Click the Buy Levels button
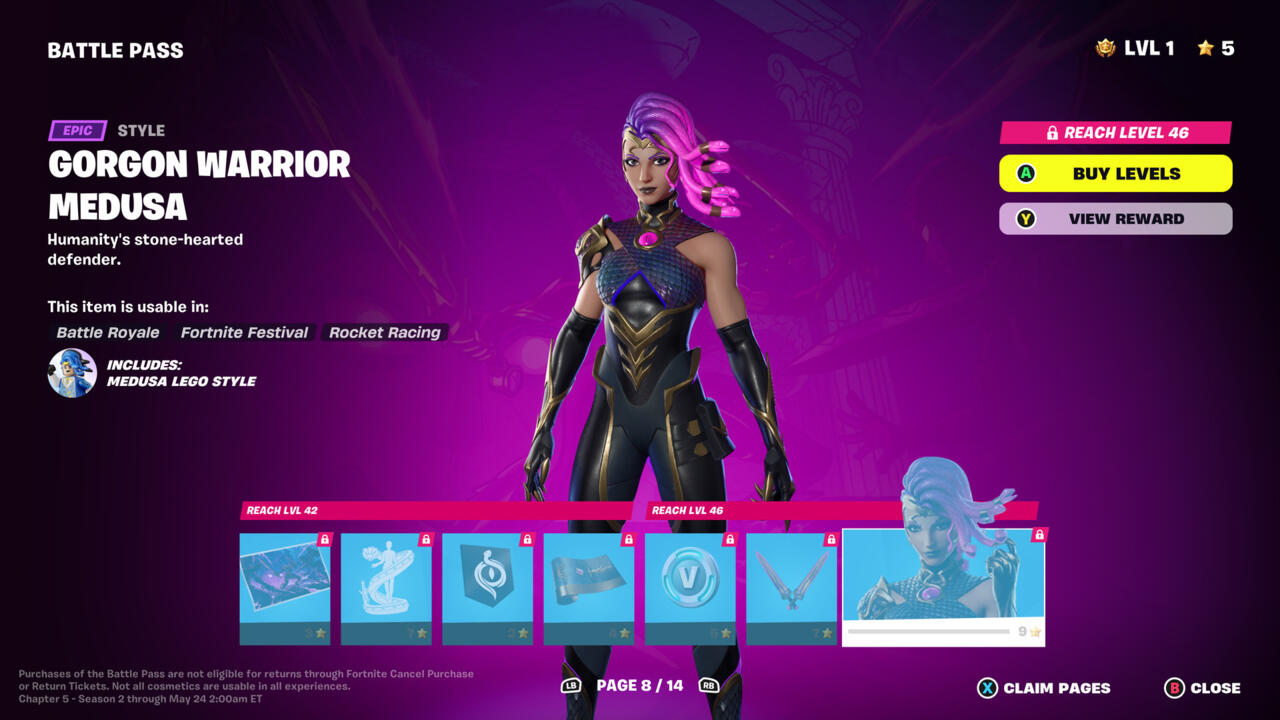1280x720 pixels. [x=1115, y=173]
